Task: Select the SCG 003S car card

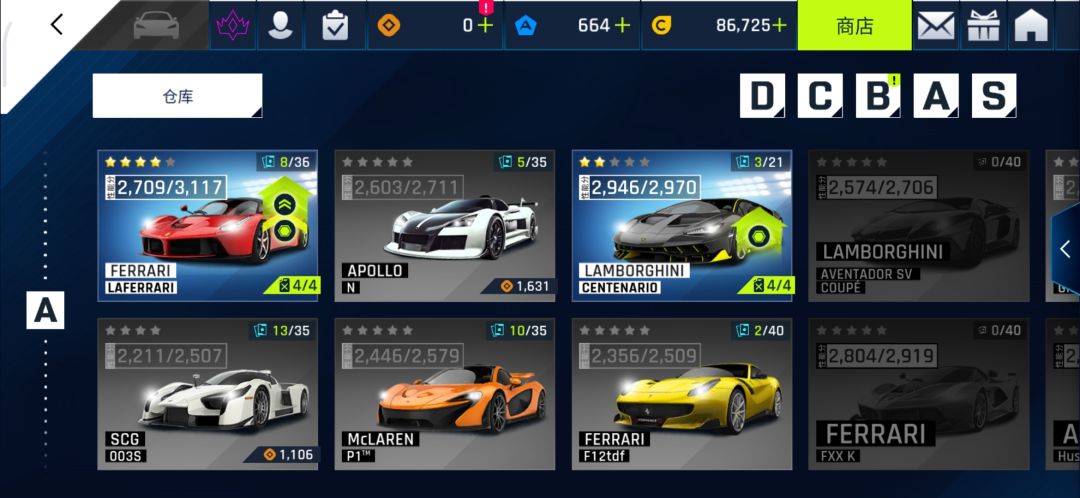Action: pos(207,393)
